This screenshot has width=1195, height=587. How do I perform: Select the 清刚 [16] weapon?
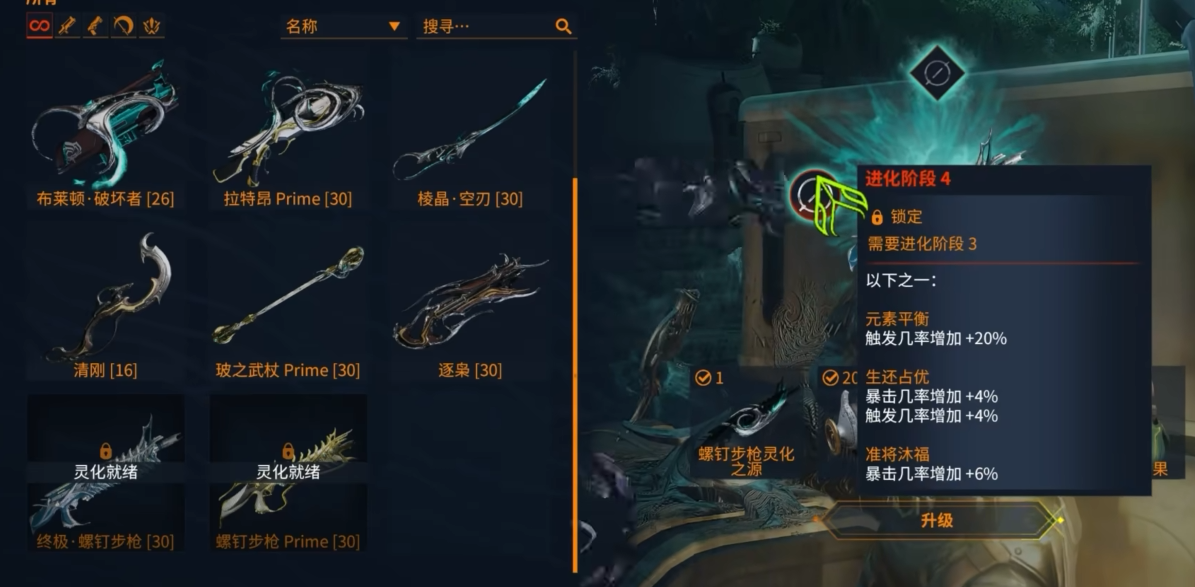[105, 305]
